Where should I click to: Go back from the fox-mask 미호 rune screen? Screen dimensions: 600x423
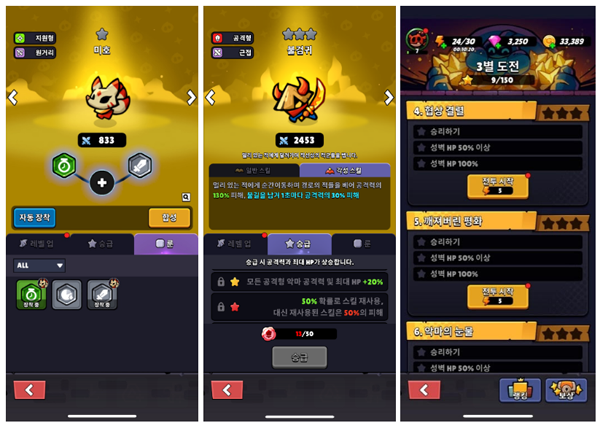point(31,391)
